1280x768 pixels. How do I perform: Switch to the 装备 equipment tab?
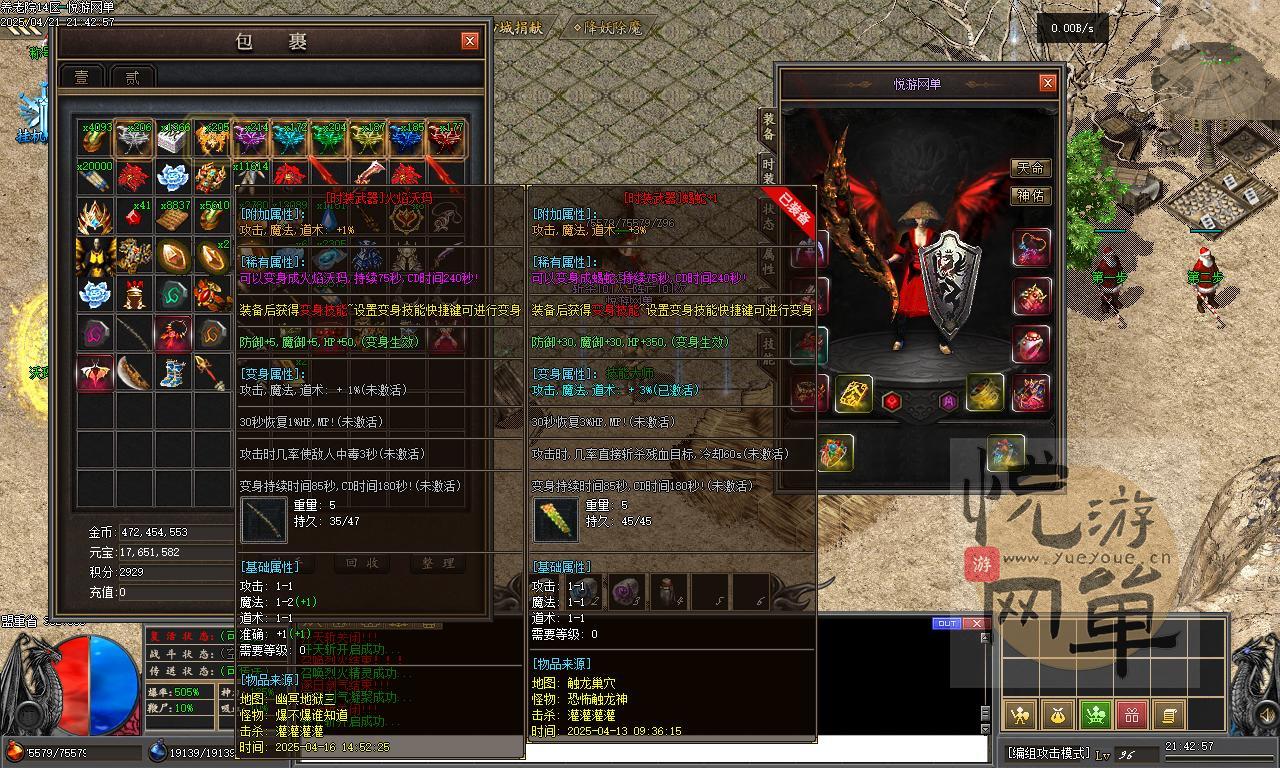[768, 127]
